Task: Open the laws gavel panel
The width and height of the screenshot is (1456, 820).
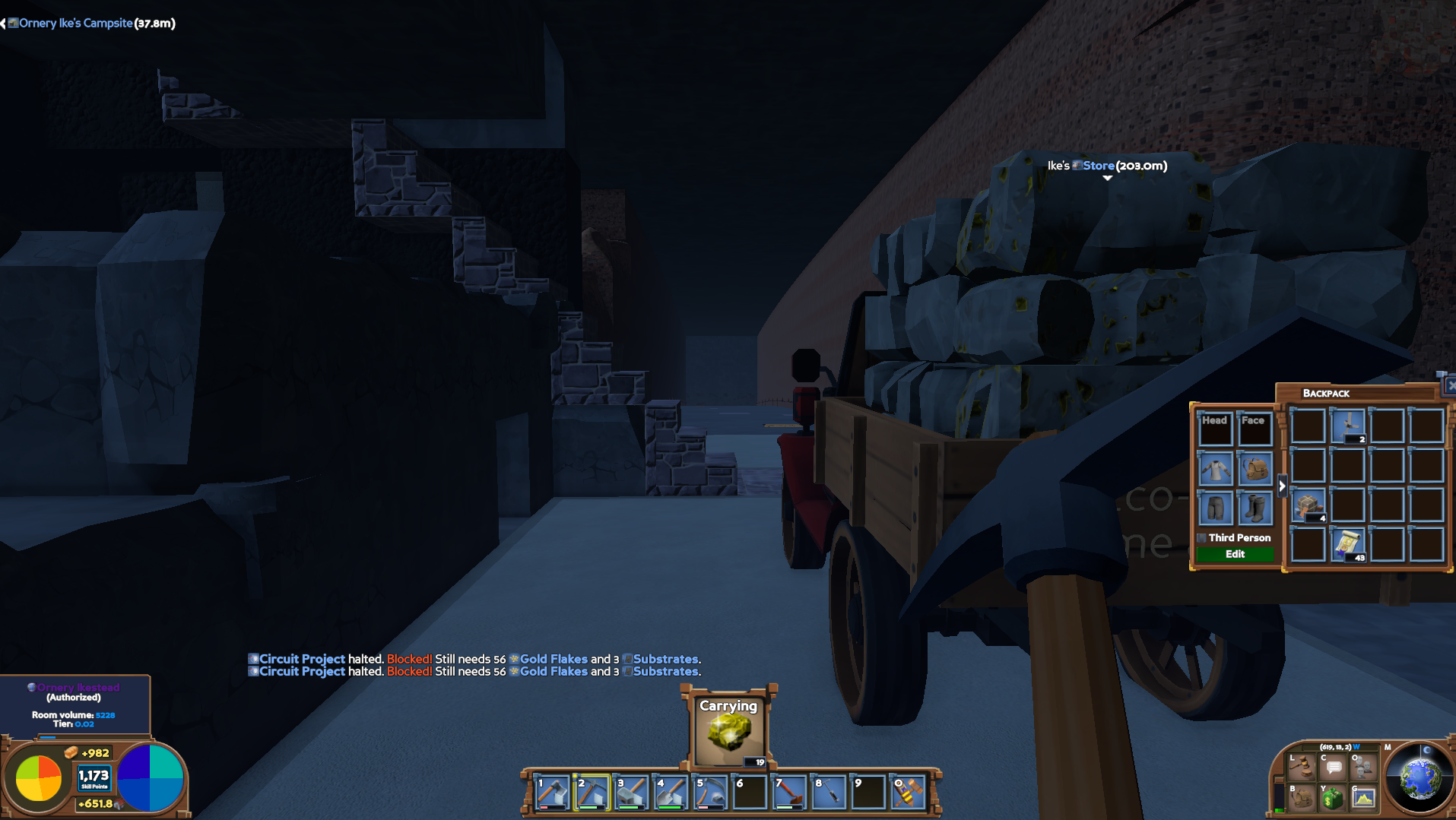Action: pyautogui.click(x=1301, y=766)
